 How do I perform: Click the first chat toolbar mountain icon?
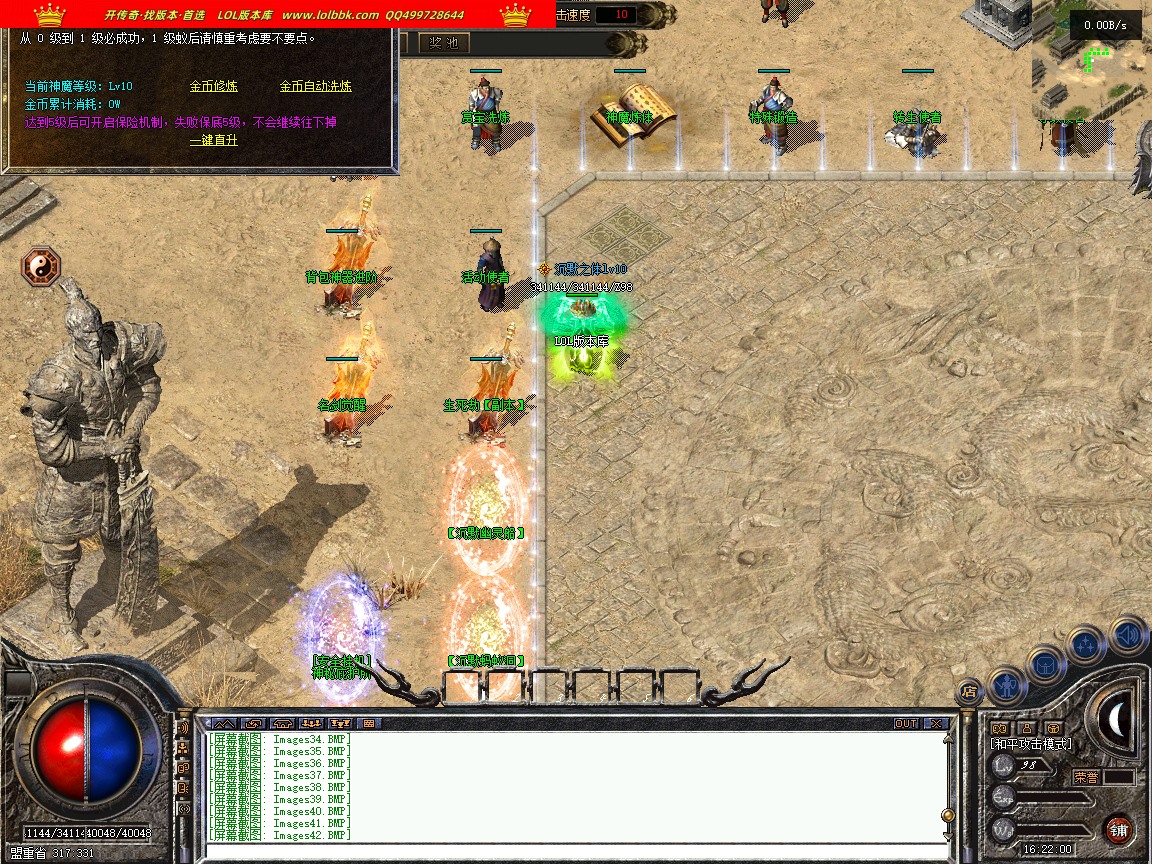click(224, 723)
